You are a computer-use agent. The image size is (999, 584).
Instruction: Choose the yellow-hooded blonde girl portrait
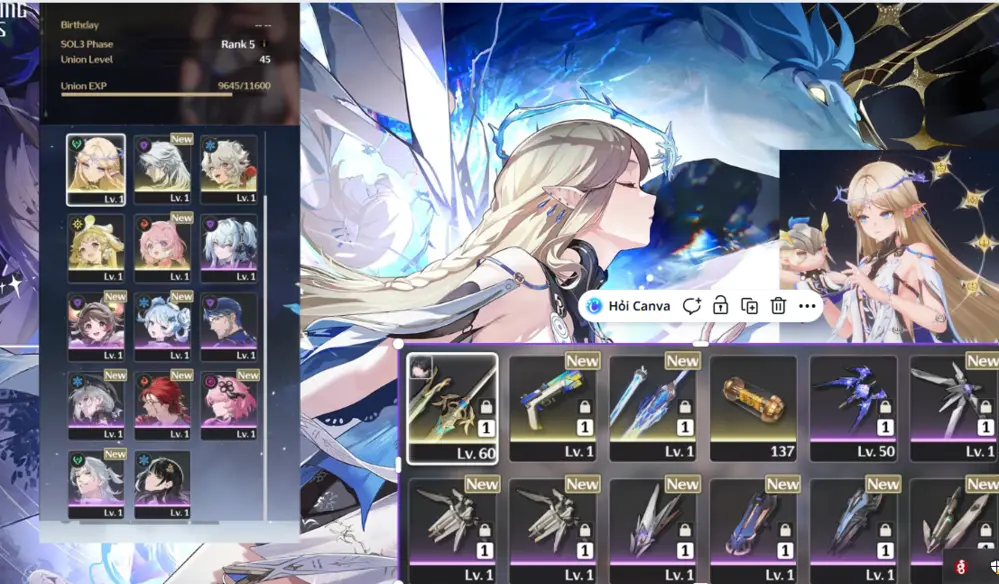tap(96, 244)
